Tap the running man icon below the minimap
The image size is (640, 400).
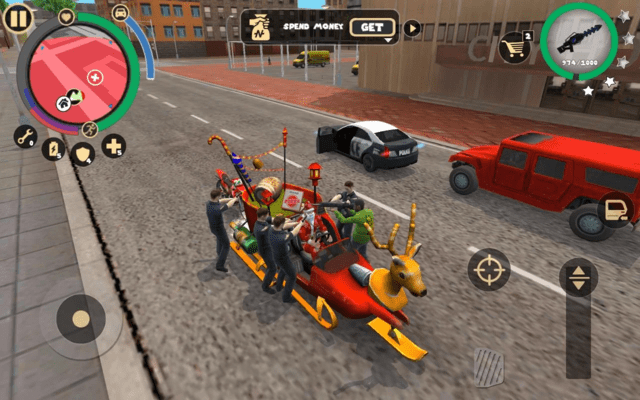point(90,129)
